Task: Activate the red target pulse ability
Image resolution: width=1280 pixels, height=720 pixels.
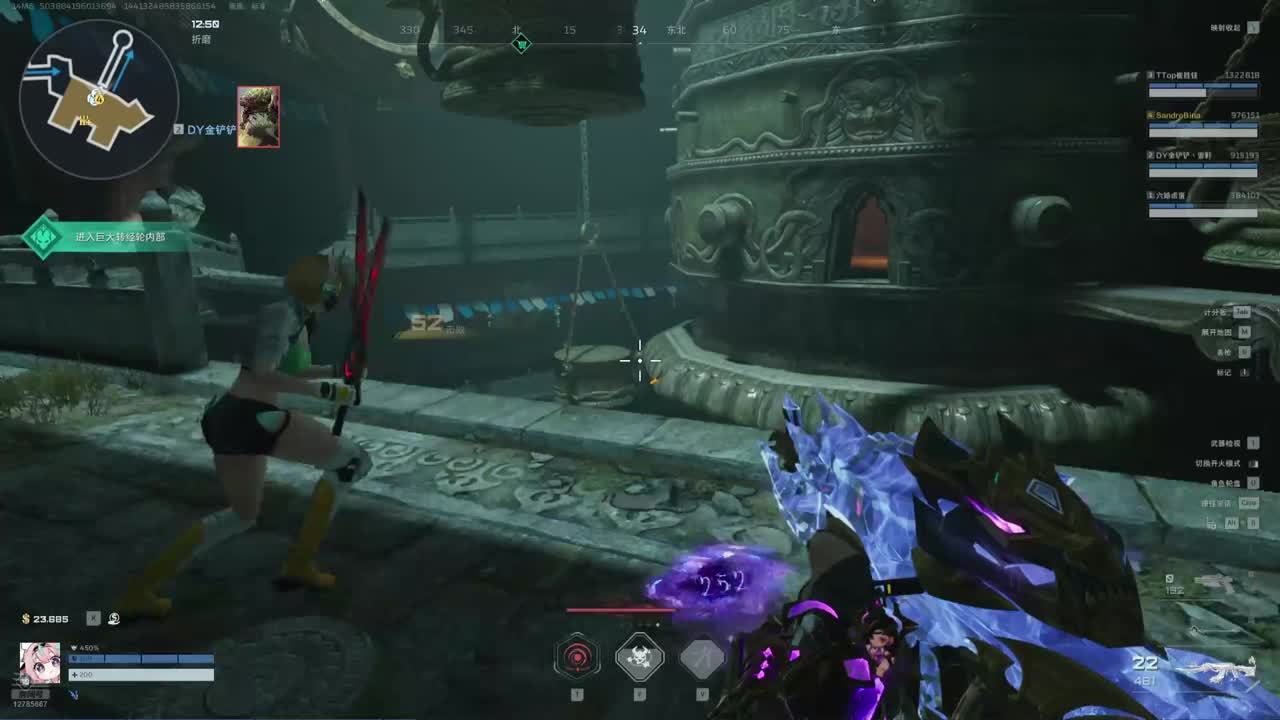Action: [x=577, y=657]
